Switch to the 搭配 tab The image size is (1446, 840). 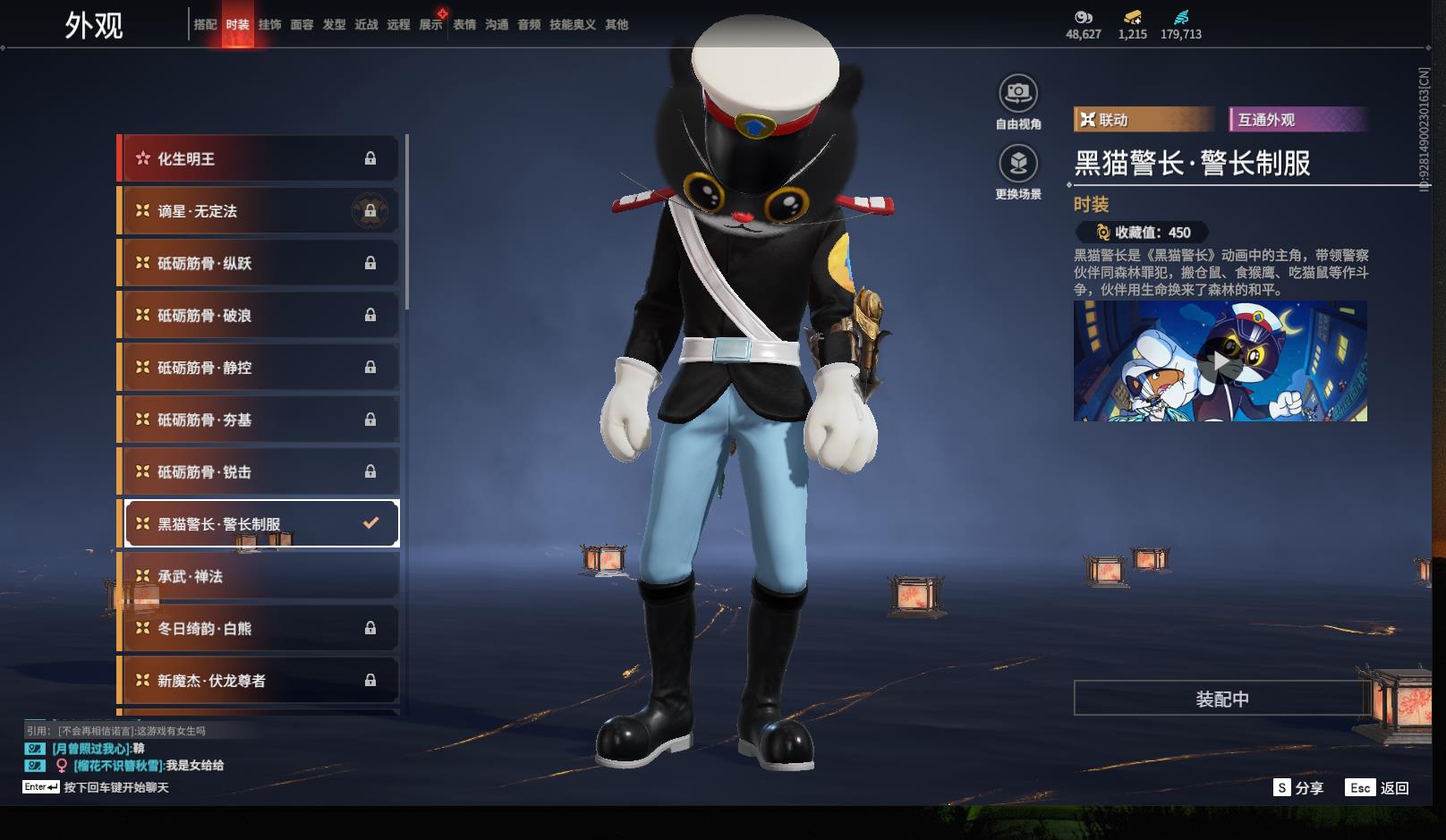205,25
